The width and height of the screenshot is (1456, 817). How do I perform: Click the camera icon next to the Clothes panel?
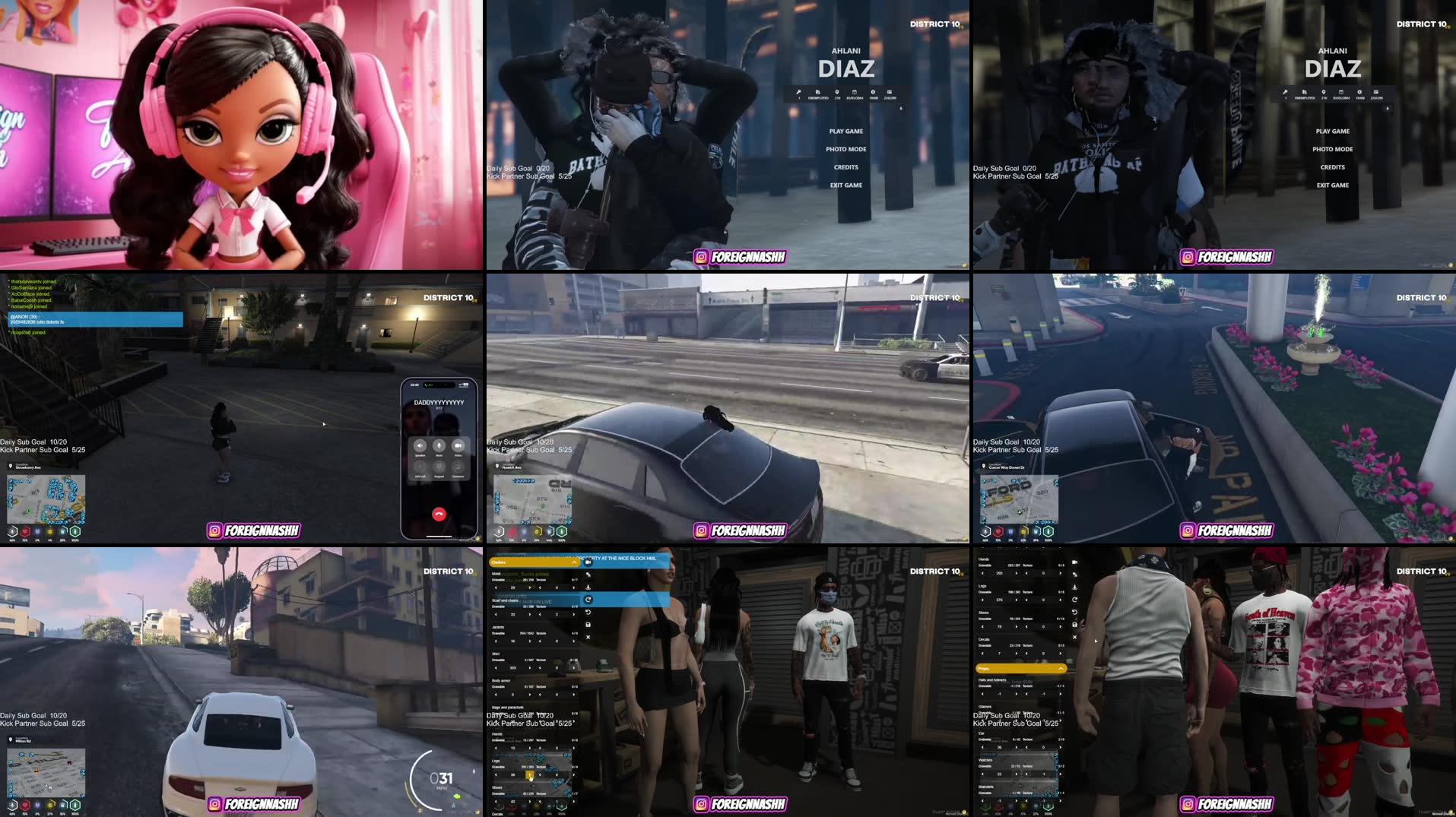tap(588, 562)
